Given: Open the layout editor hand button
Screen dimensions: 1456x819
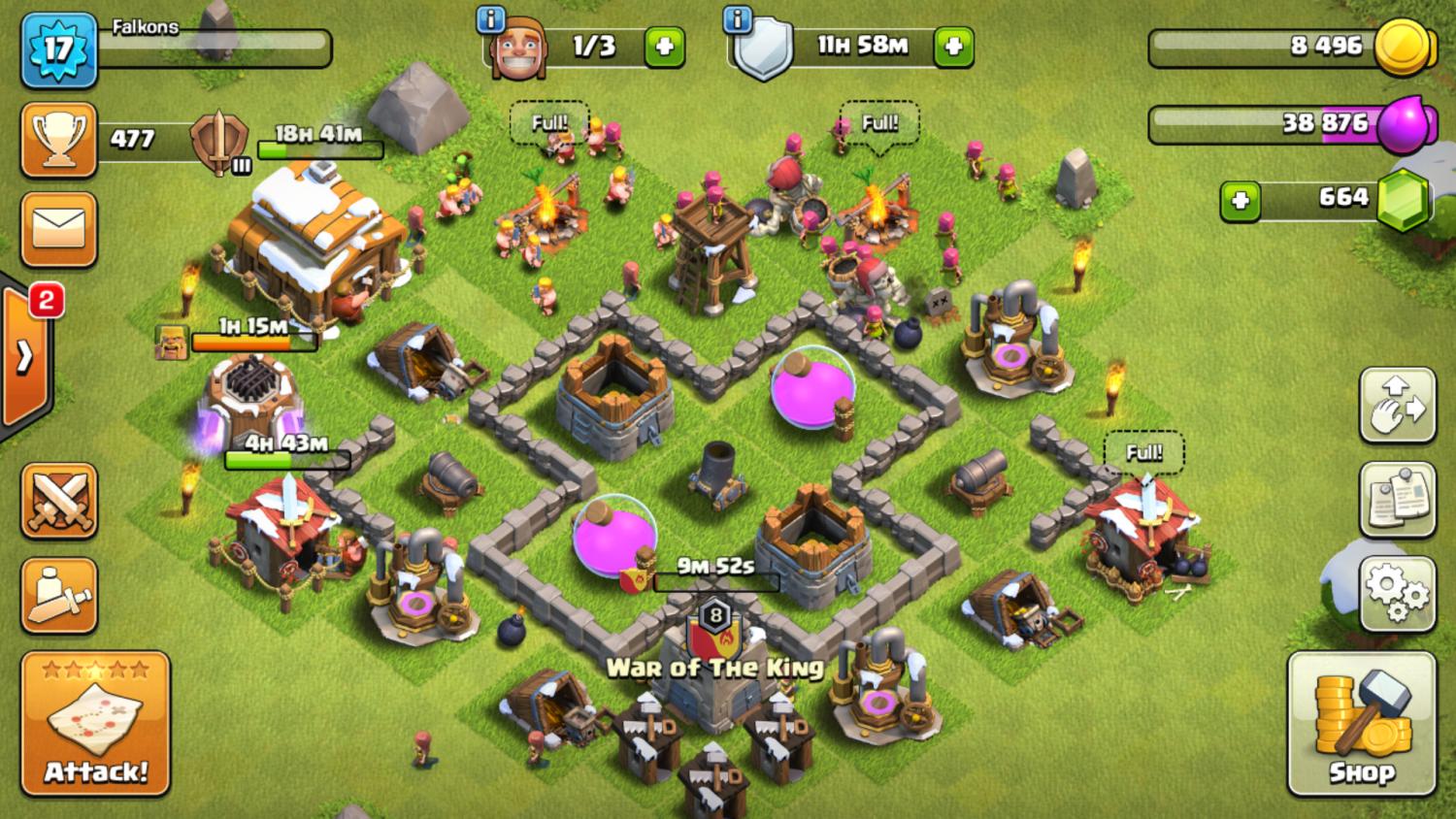Looking at the screenshot, I should click(x=1397, y=406).
